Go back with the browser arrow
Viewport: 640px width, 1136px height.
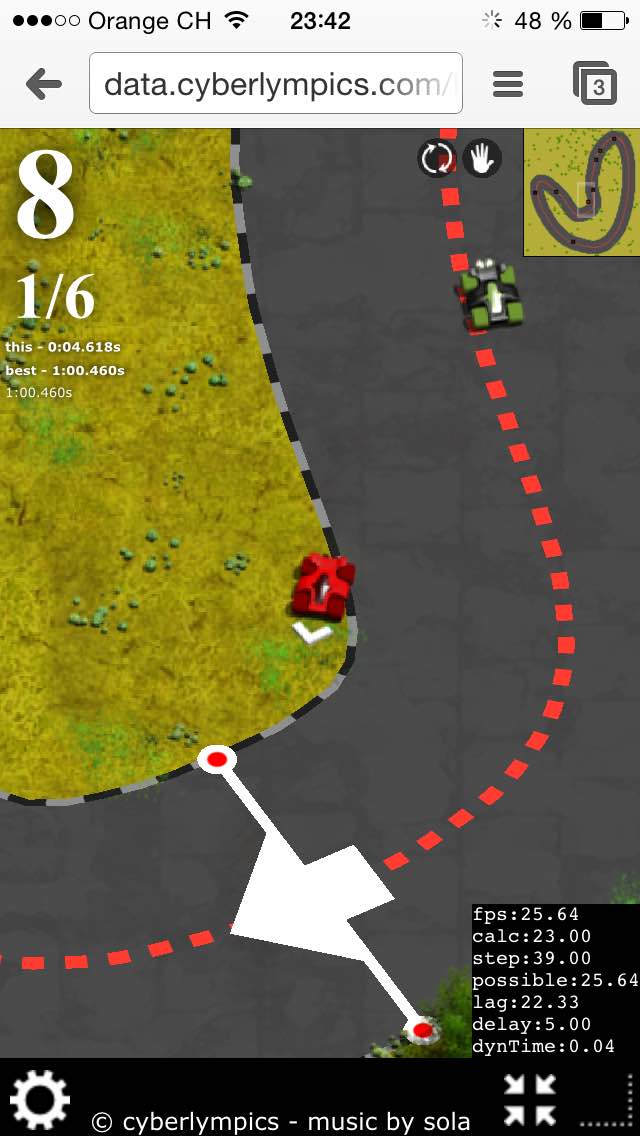(x=44, y=85)
